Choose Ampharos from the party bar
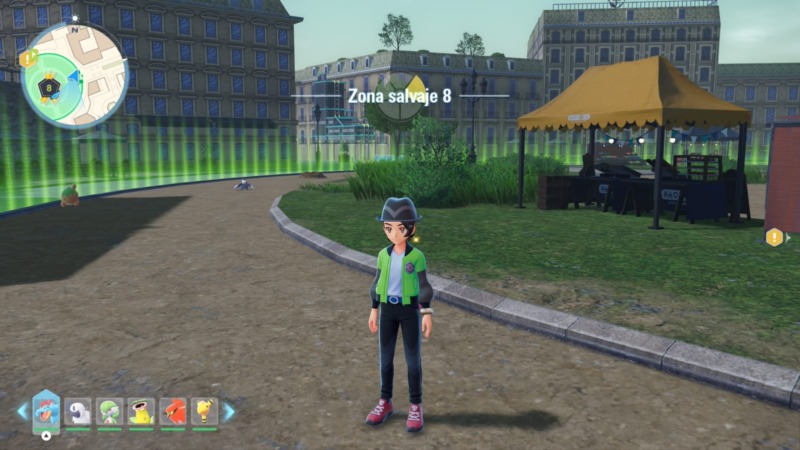800x450 pixels. pyautogui.click(x=205, y=411)
